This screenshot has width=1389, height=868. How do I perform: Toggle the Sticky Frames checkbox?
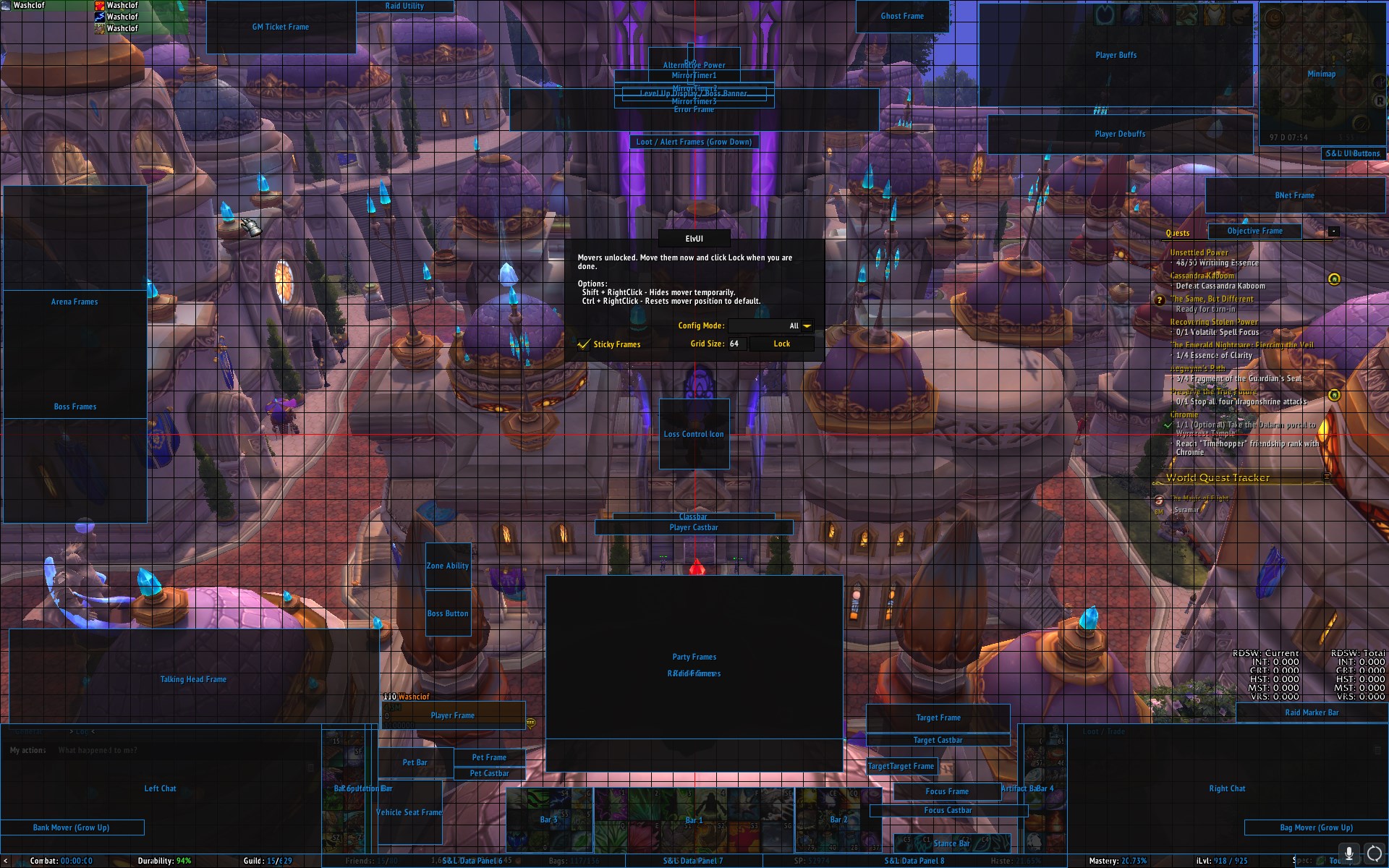click(x=584, y=344)
